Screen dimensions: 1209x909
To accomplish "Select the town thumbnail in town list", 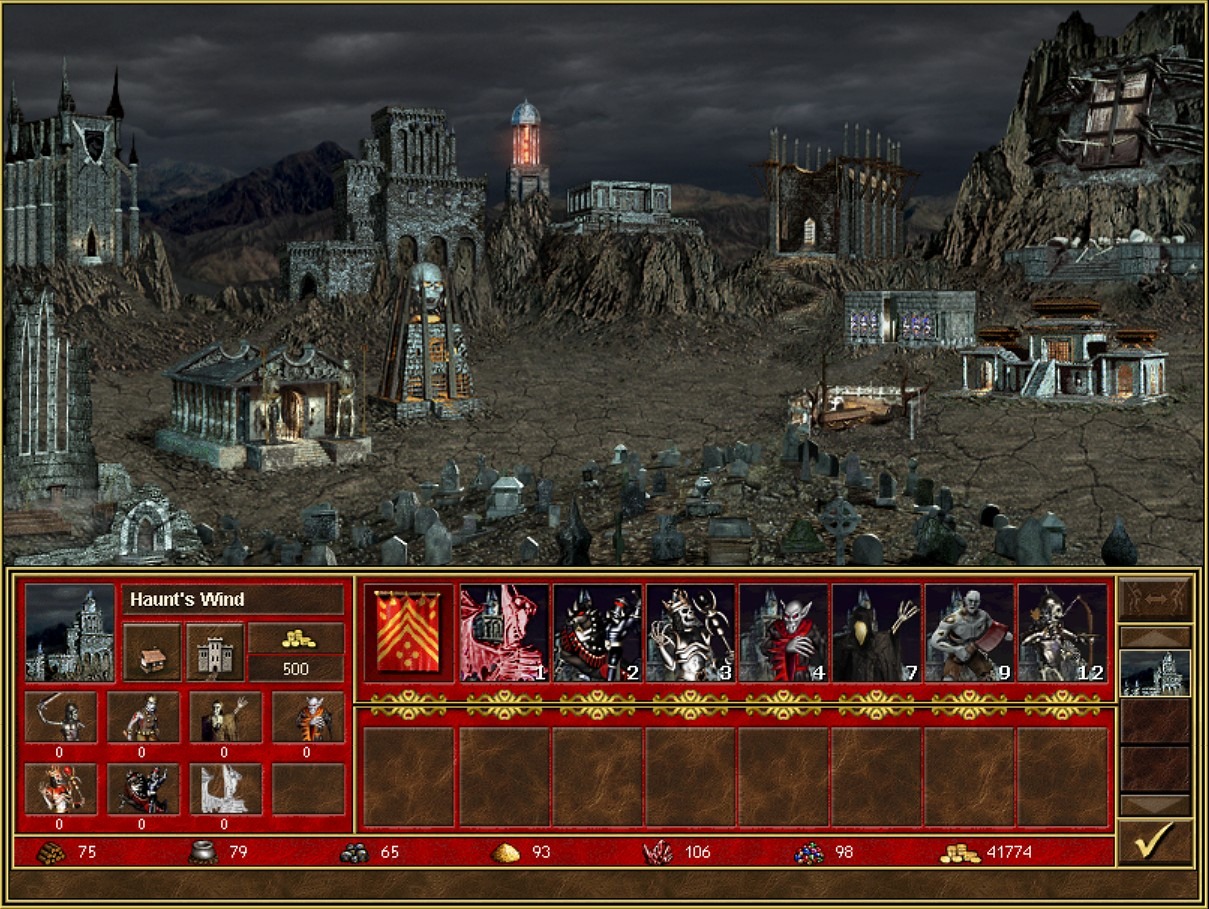I will point(1155,673).
